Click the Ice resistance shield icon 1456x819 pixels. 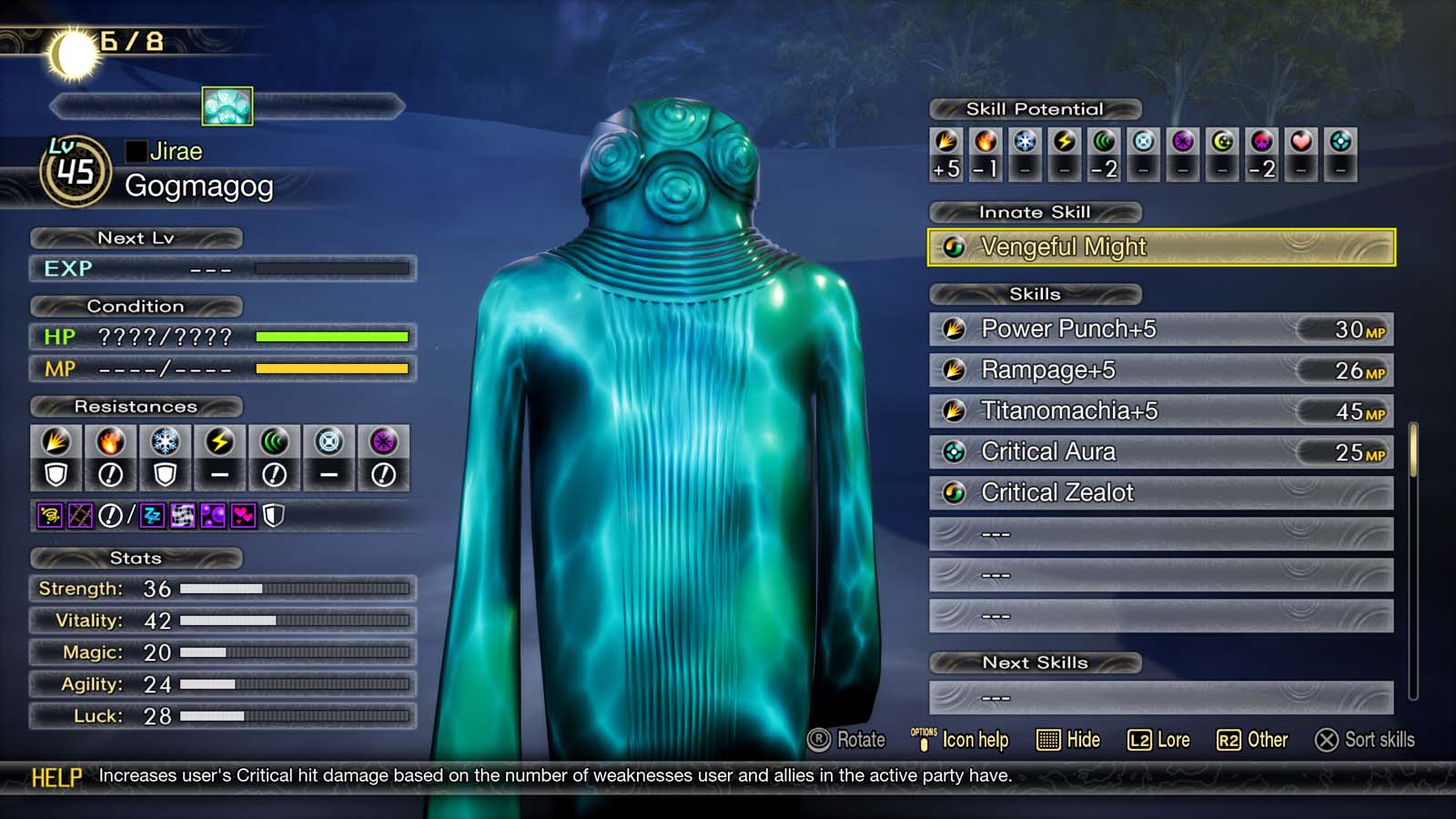(166, 473)
